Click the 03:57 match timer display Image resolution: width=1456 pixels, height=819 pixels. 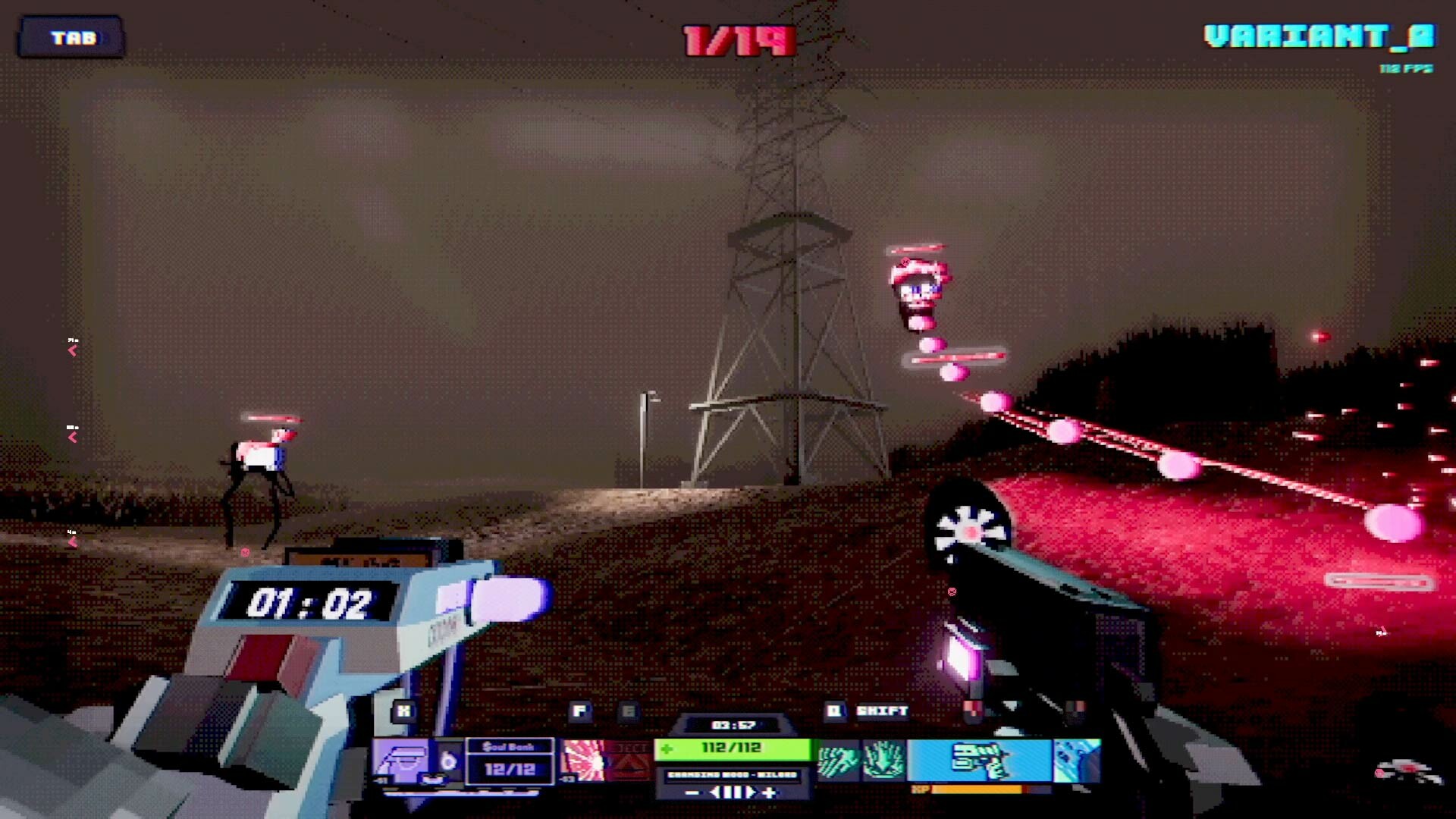(735, 723)
